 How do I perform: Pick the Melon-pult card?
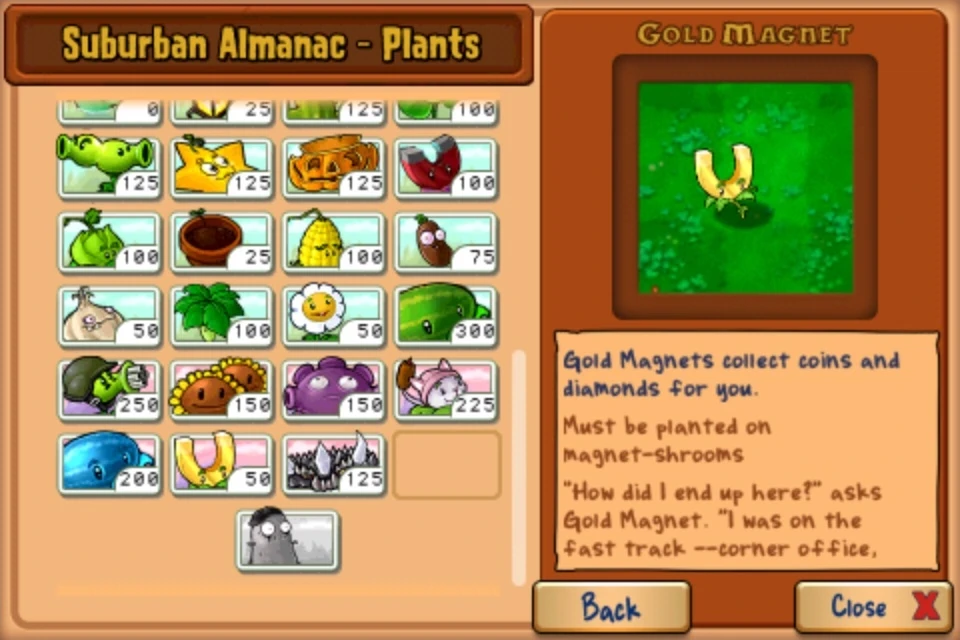[x=446, y=316]
